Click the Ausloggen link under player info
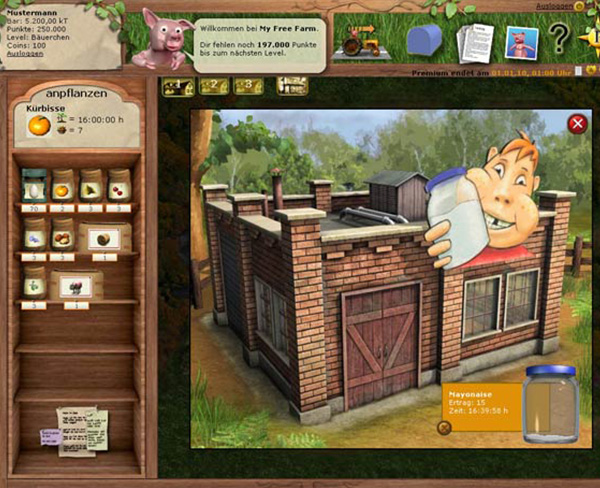The width and height of the screenshot is (600, 488). 23,54
